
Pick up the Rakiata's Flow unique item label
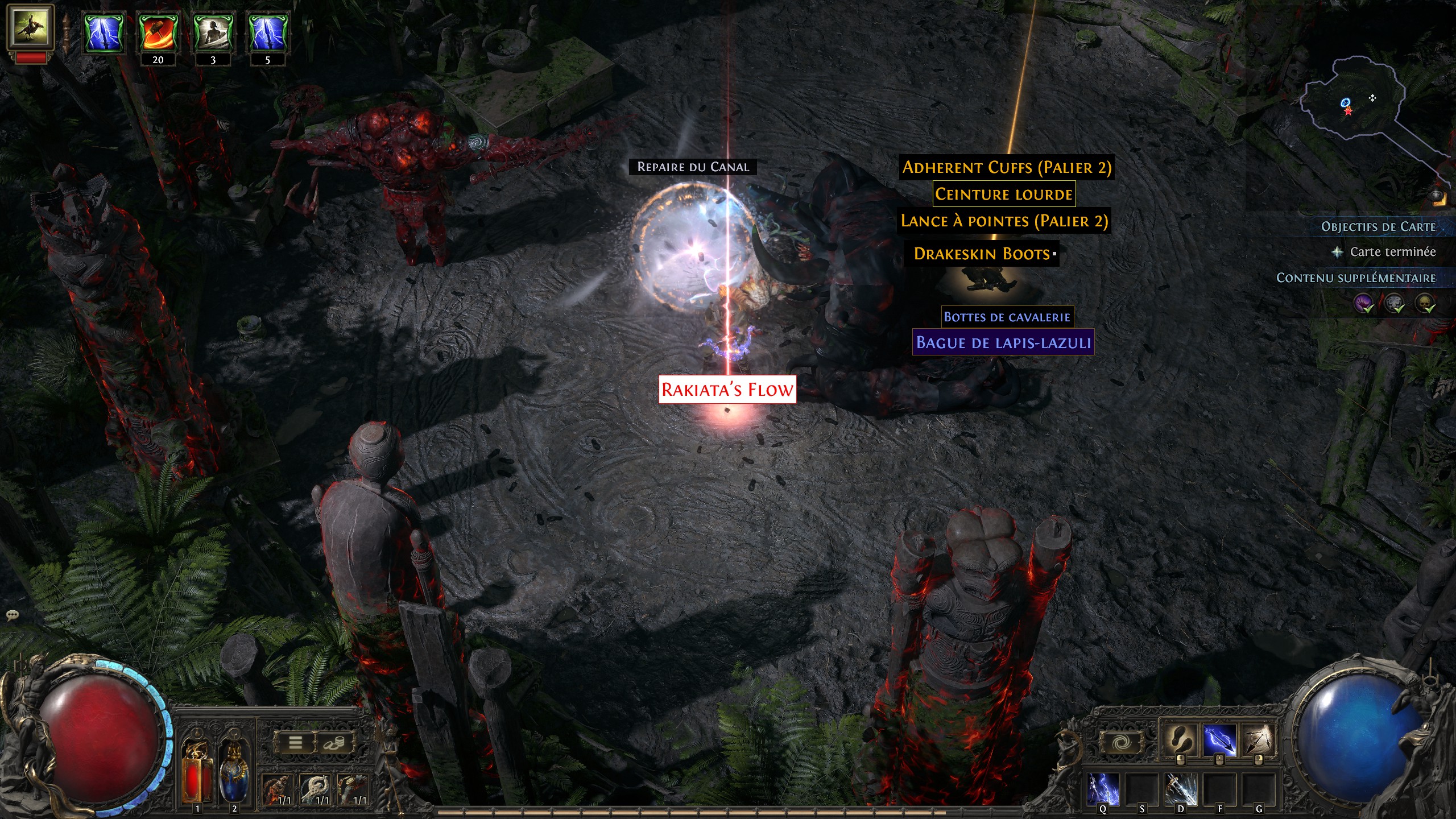[727, 390]
